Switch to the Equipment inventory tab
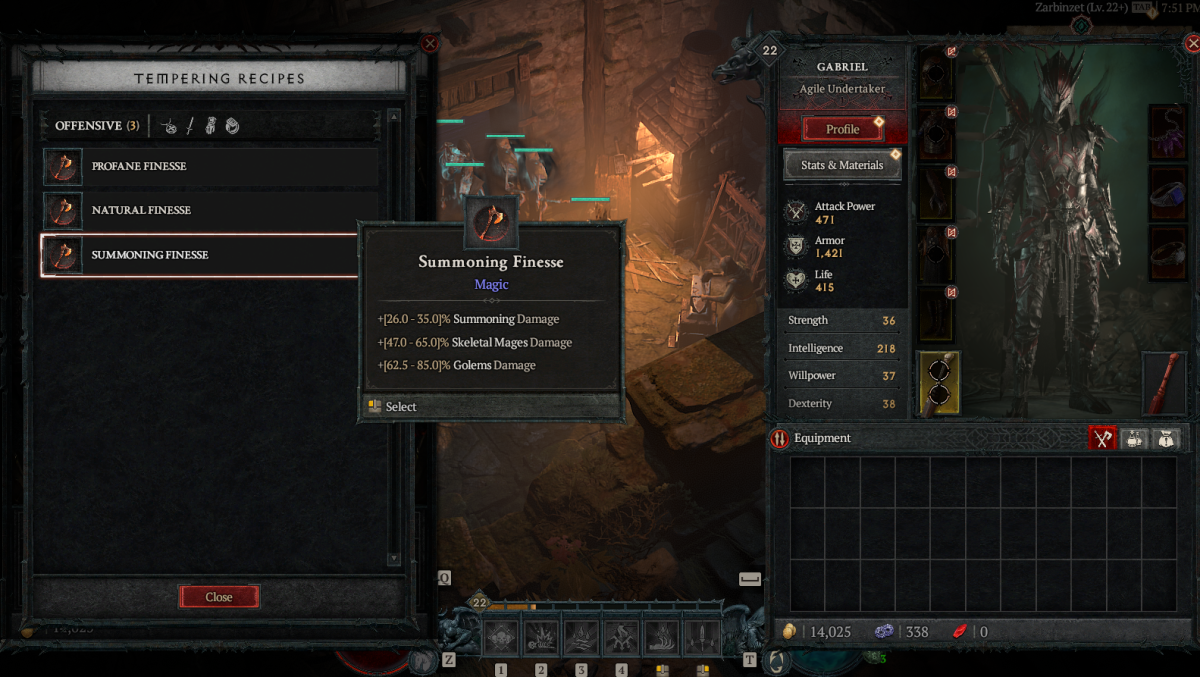 (x=1102, y=438)
